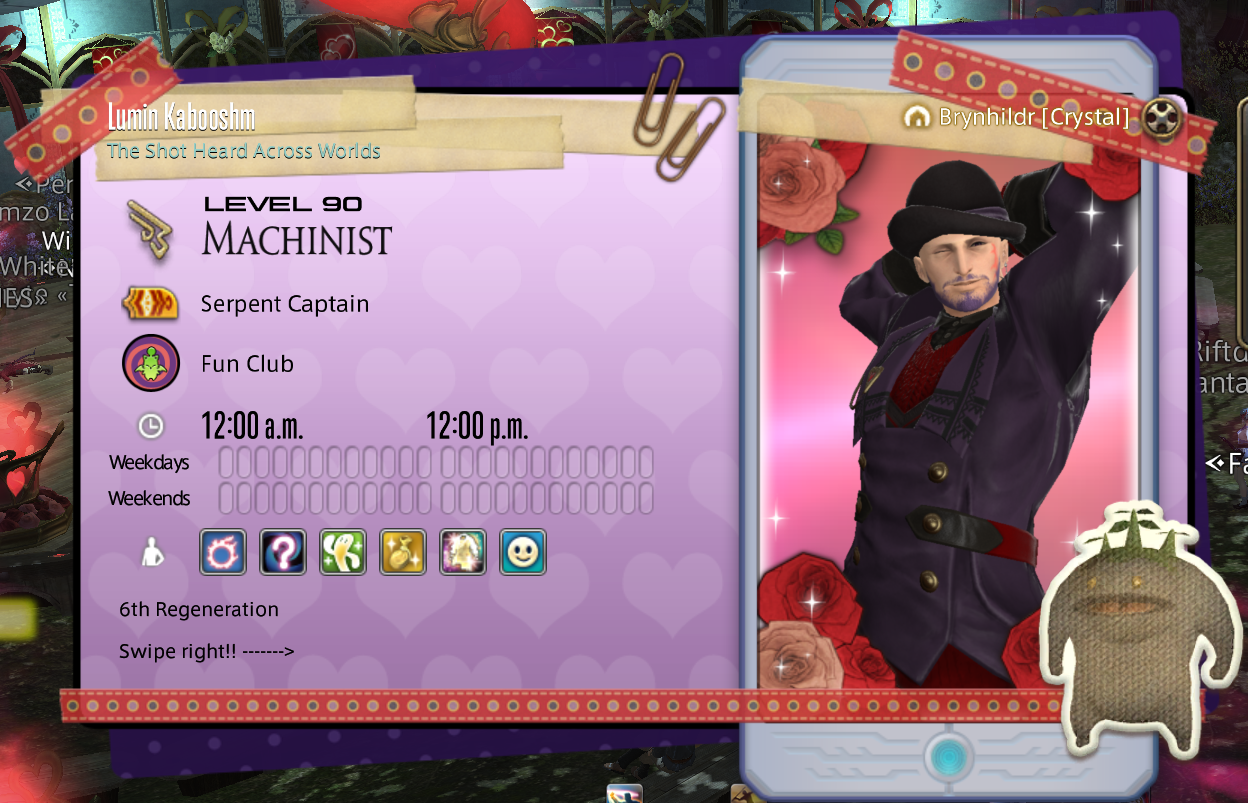Select the glowing white coat activity icon
1248x803 pixels.
click(x=463, y=552)
